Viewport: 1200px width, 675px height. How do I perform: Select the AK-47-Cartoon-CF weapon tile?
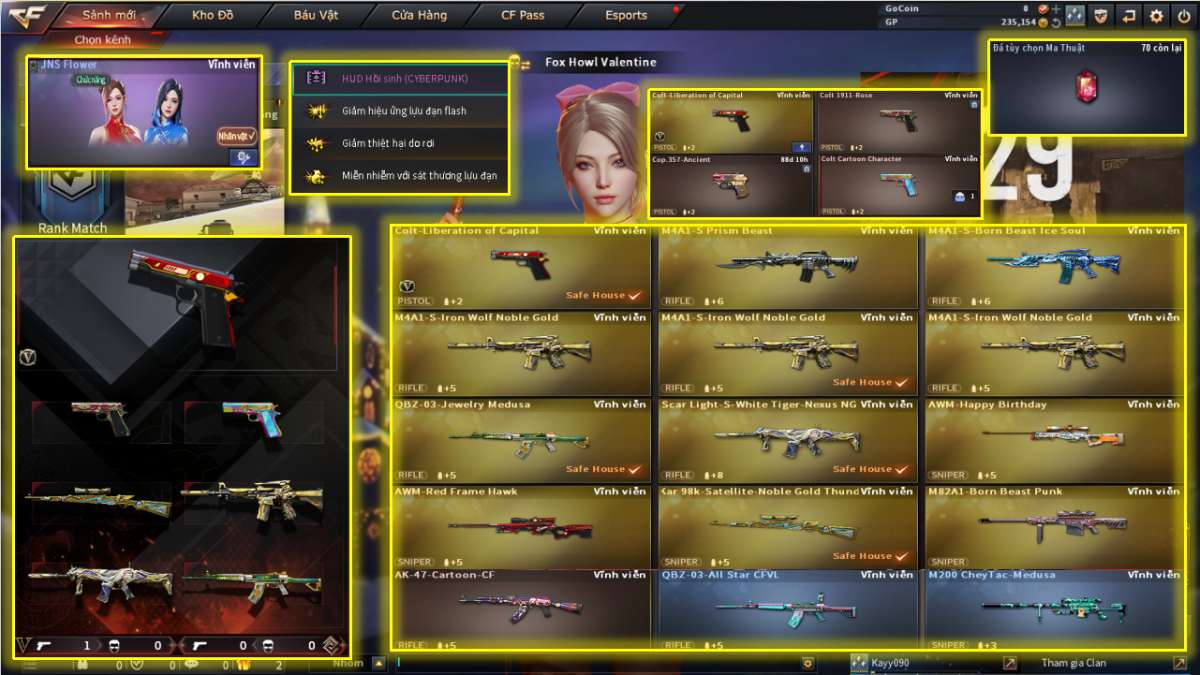[520, 608]
